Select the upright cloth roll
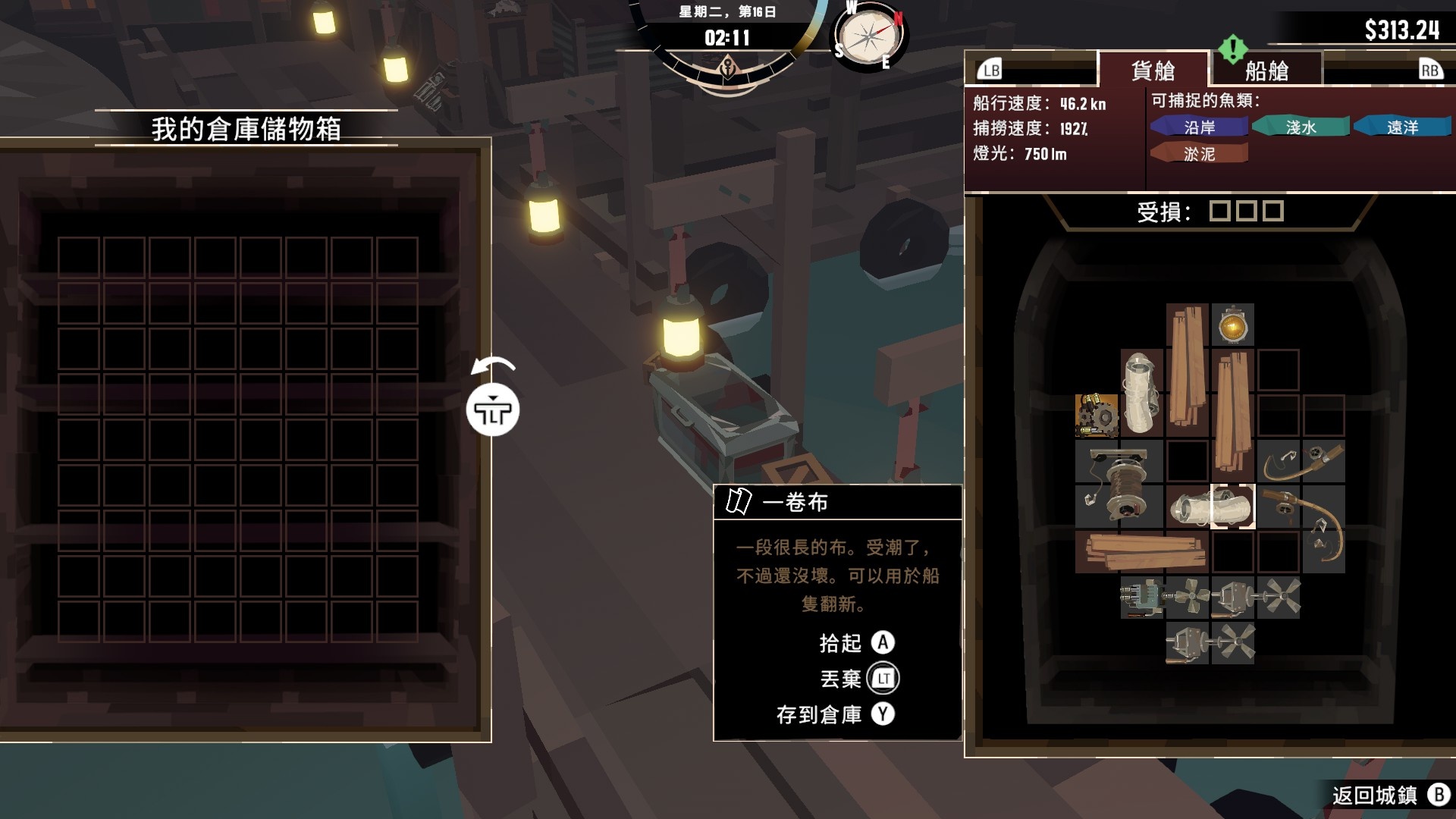Image resolution: width=1456 pixels, height=819 pixels. 1141,393
